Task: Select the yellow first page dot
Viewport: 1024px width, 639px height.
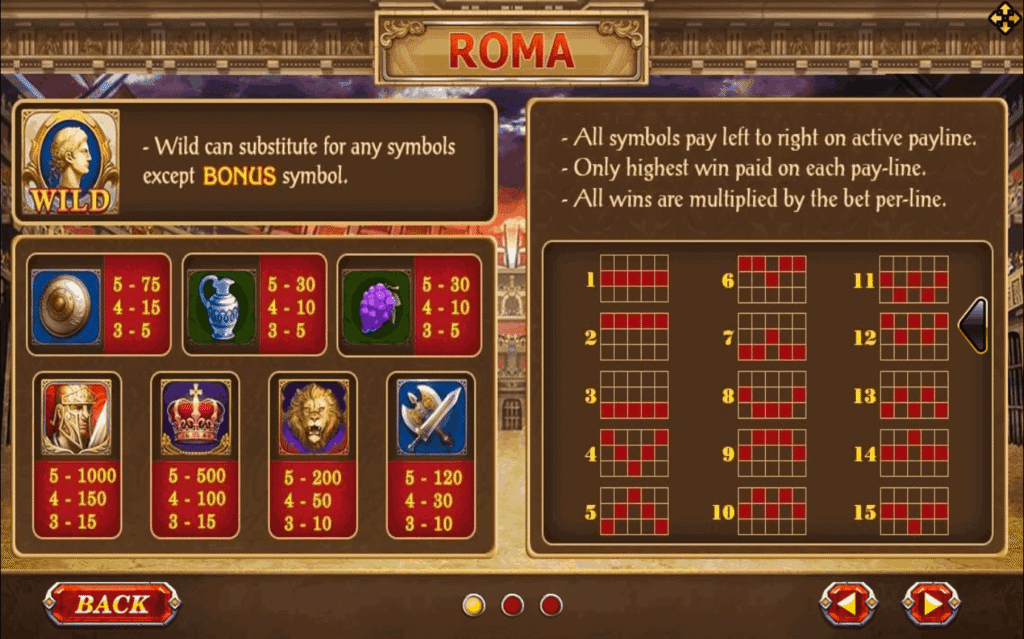Action: tap(474, 605)
